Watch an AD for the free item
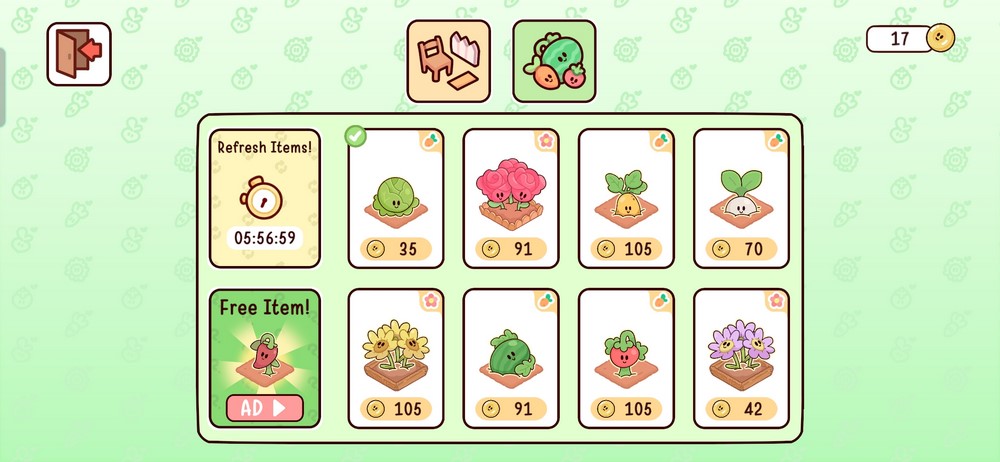Screen dimensions: 1000x462 click(264, 408)
